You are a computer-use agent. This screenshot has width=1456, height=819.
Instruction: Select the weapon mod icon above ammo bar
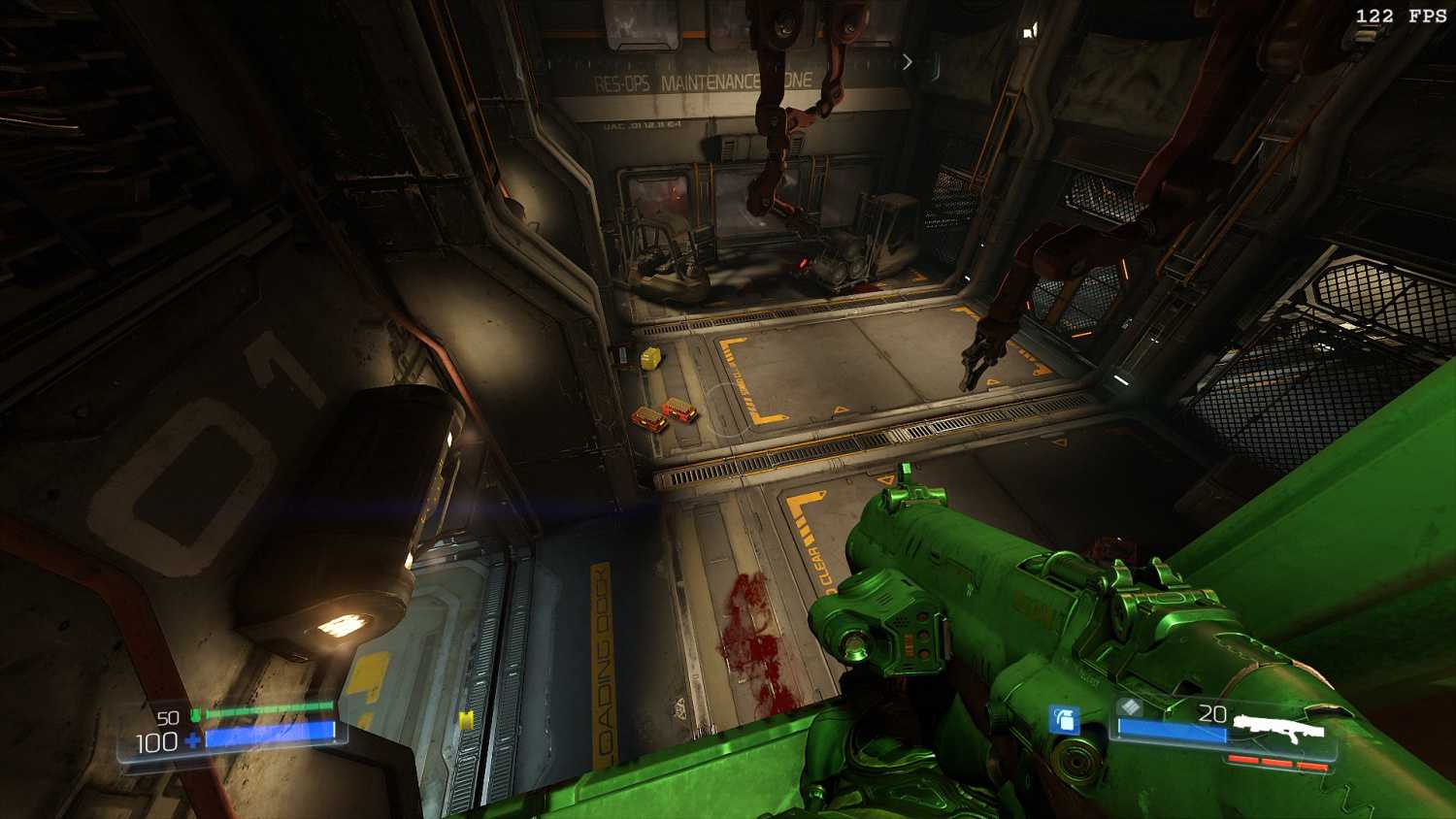tap(1128, 707)
